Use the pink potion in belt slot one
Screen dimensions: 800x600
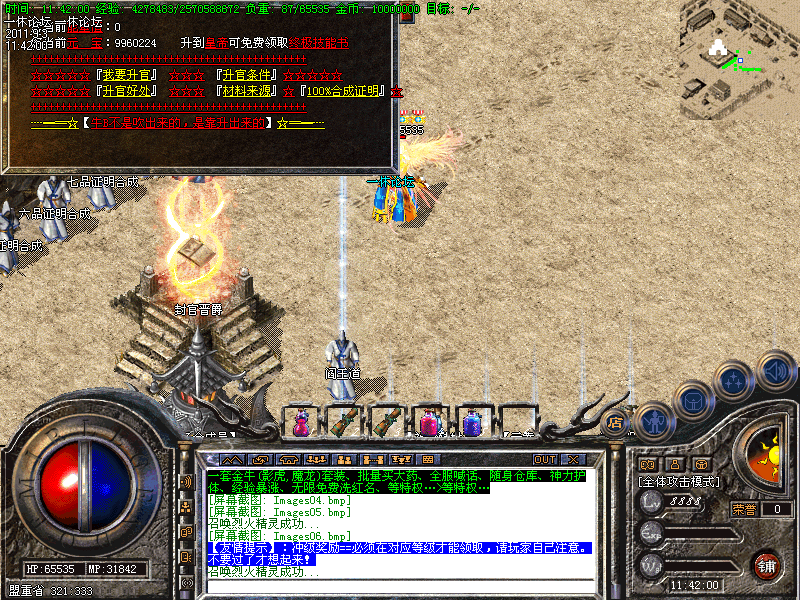coord(300,423)
